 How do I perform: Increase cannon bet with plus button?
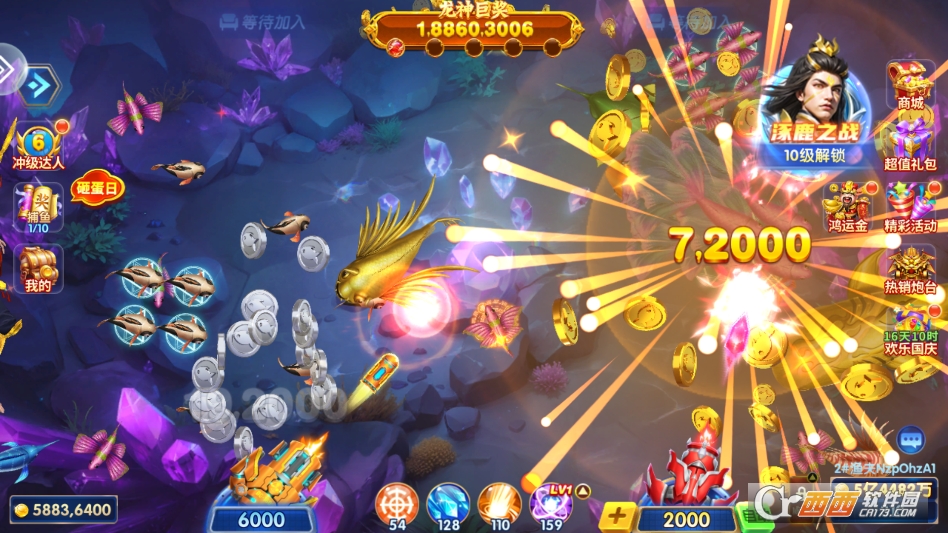619,517
